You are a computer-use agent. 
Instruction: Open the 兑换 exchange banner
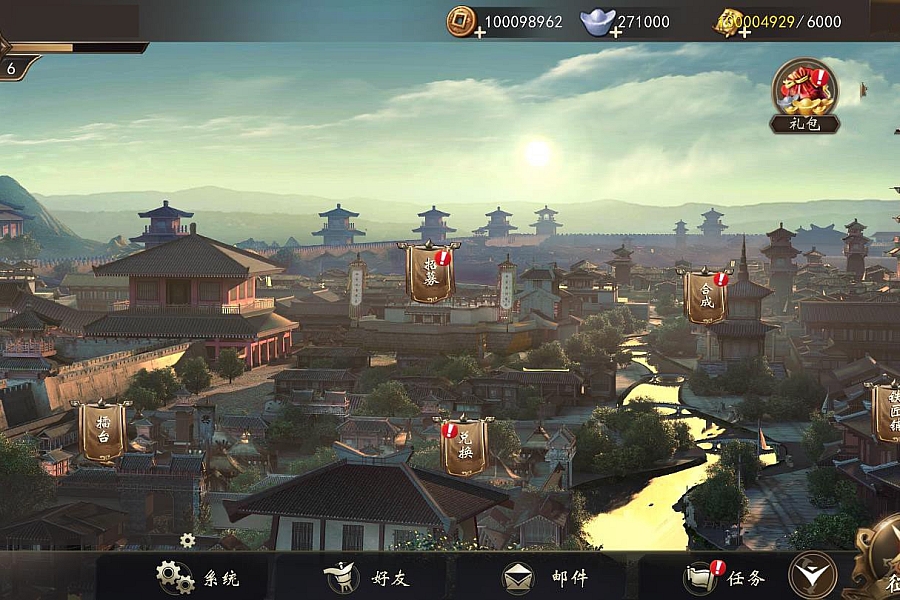tap(464, 446)
